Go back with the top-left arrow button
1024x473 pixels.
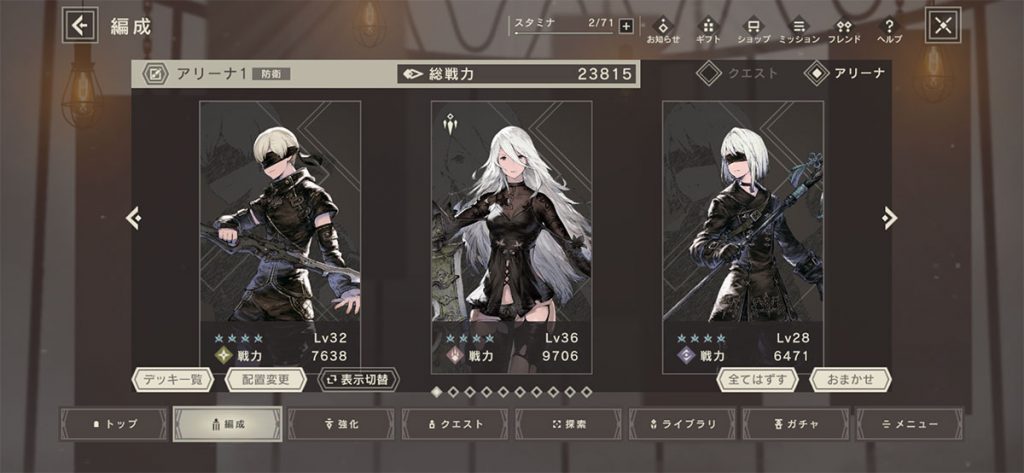pyautogui.click(x=80, y=26)
